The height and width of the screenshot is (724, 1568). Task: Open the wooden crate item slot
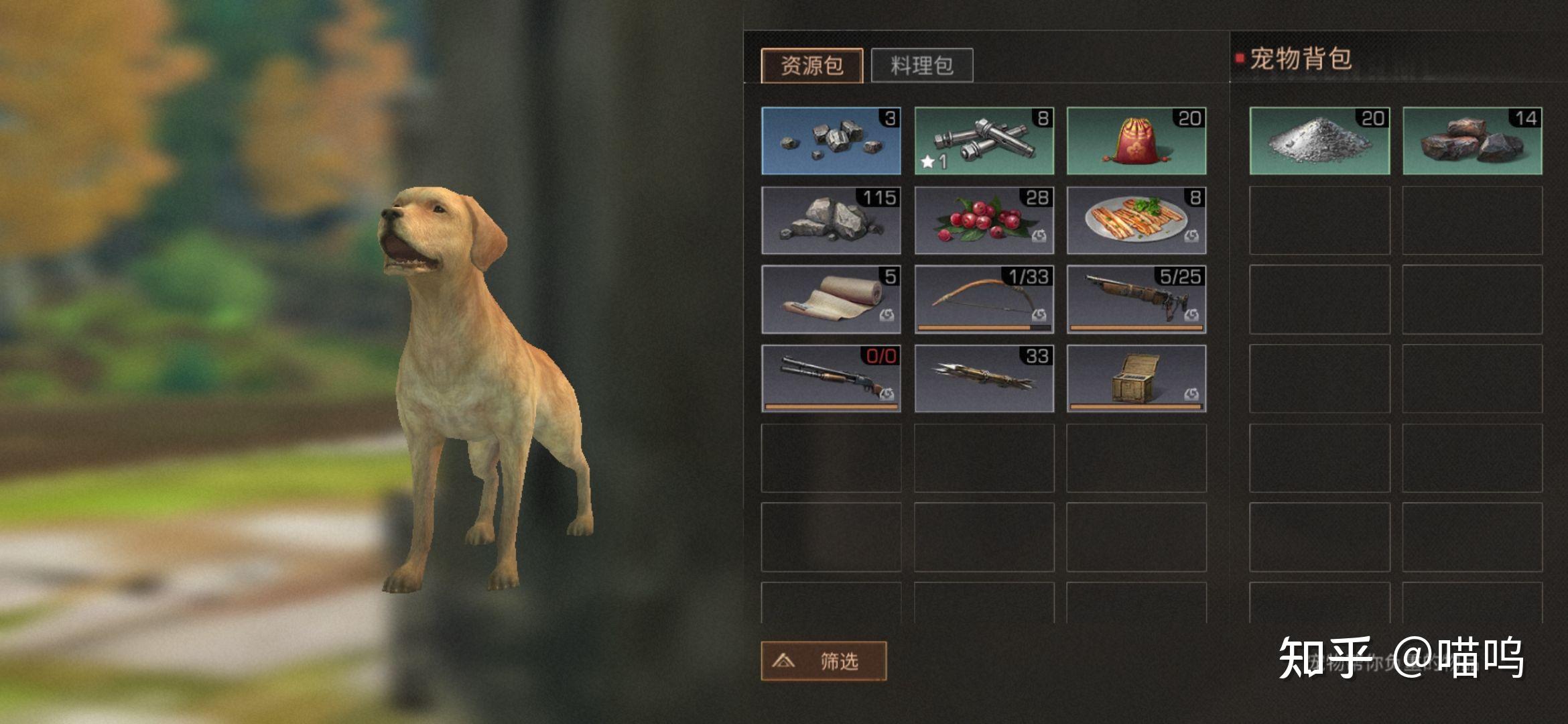1136,378
